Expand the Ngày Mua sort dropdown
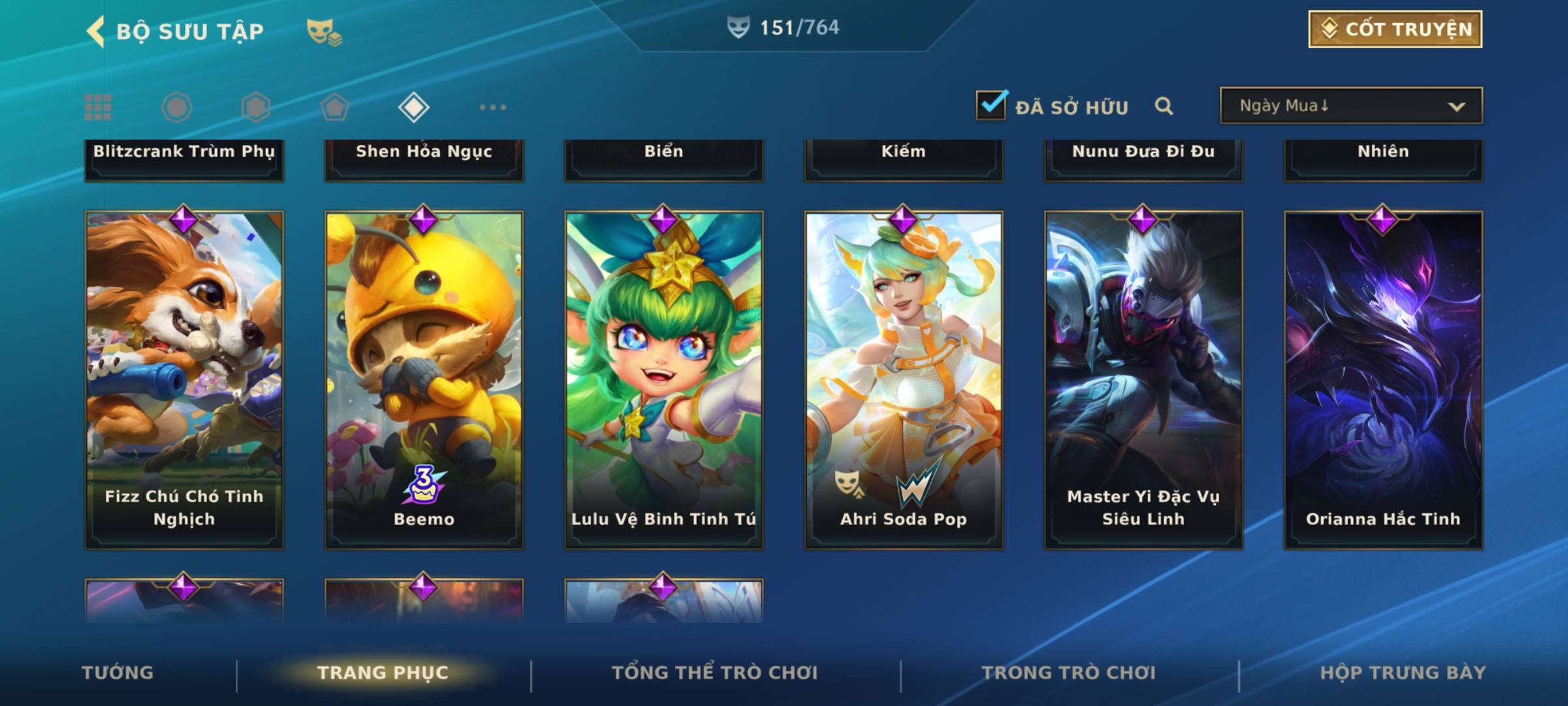The height and width of the screenshot is (706, 1568). click(1350, 106)
